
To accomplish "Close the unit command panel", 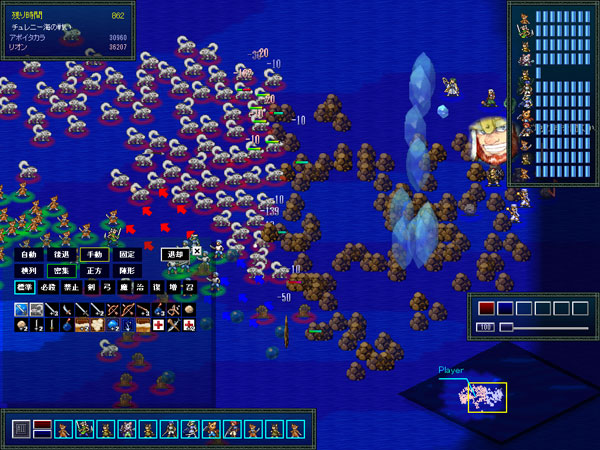I will point(197,251).
